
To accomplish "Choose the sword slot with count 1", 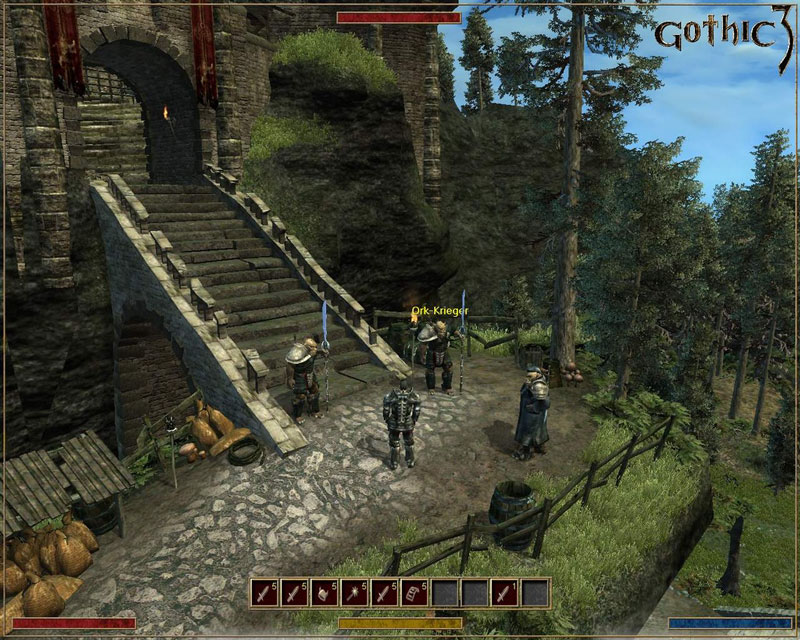I will pos(505,592).
